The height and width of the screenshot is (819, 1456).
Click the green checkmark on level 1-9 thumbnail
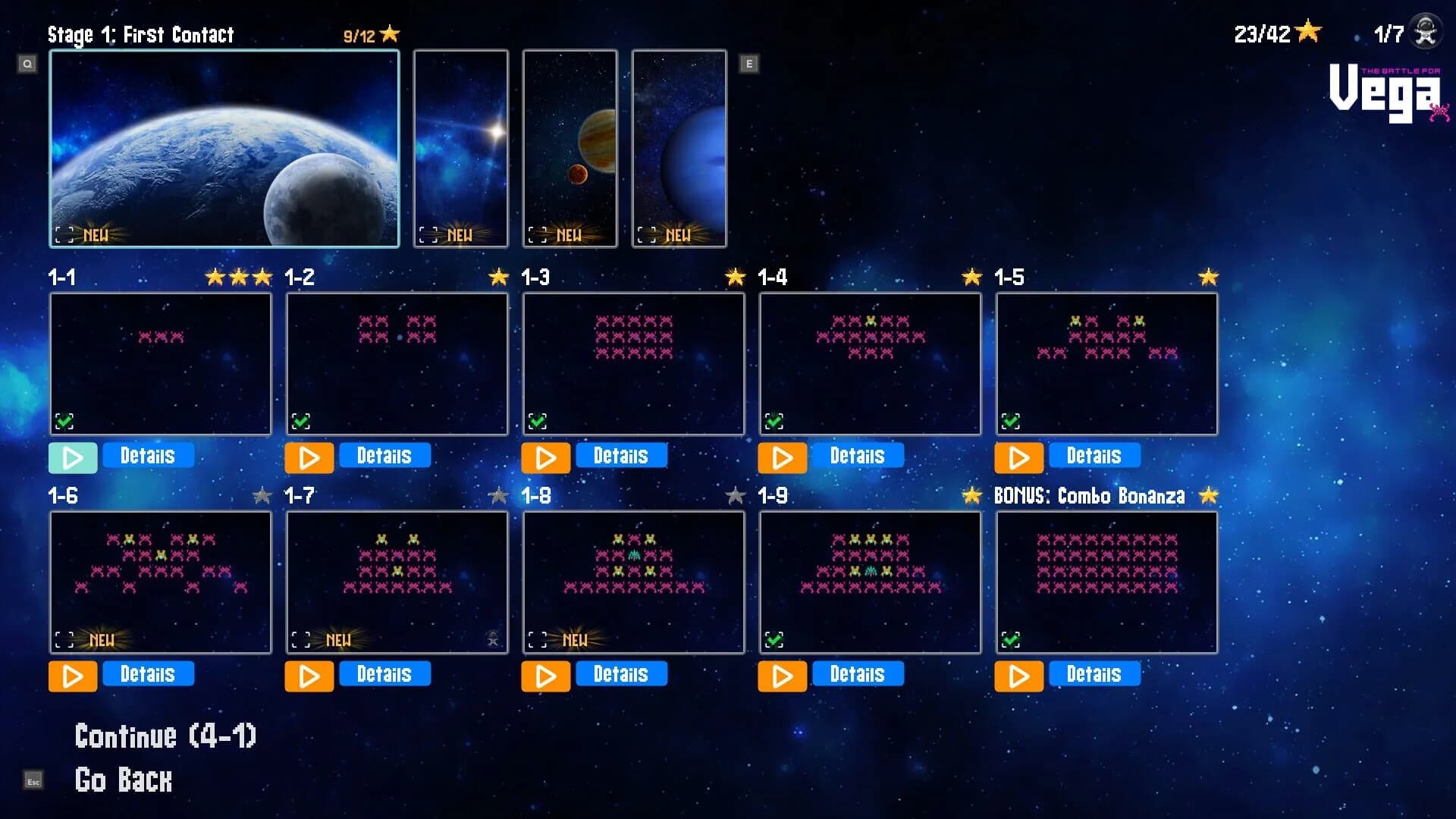click(x=774, y=639)
